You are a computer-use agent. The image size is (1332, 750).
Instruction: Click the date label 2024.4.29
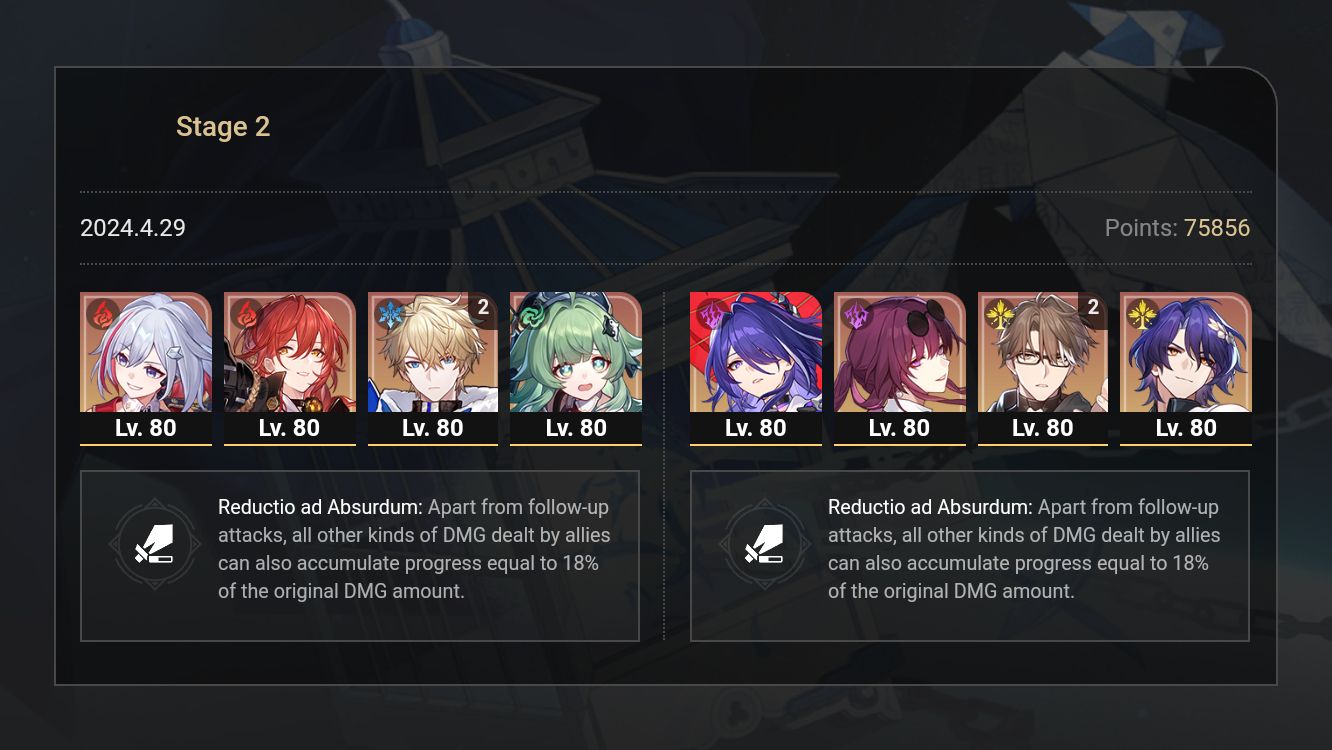coord(132,228)
